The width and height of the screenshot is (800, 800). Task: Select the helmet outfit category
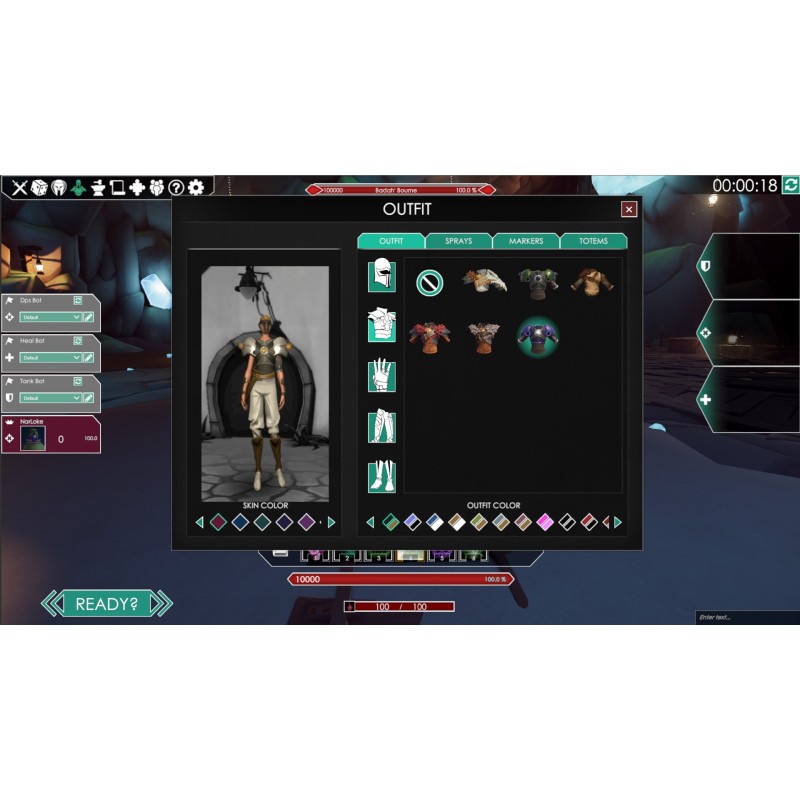tap(381, 274)
